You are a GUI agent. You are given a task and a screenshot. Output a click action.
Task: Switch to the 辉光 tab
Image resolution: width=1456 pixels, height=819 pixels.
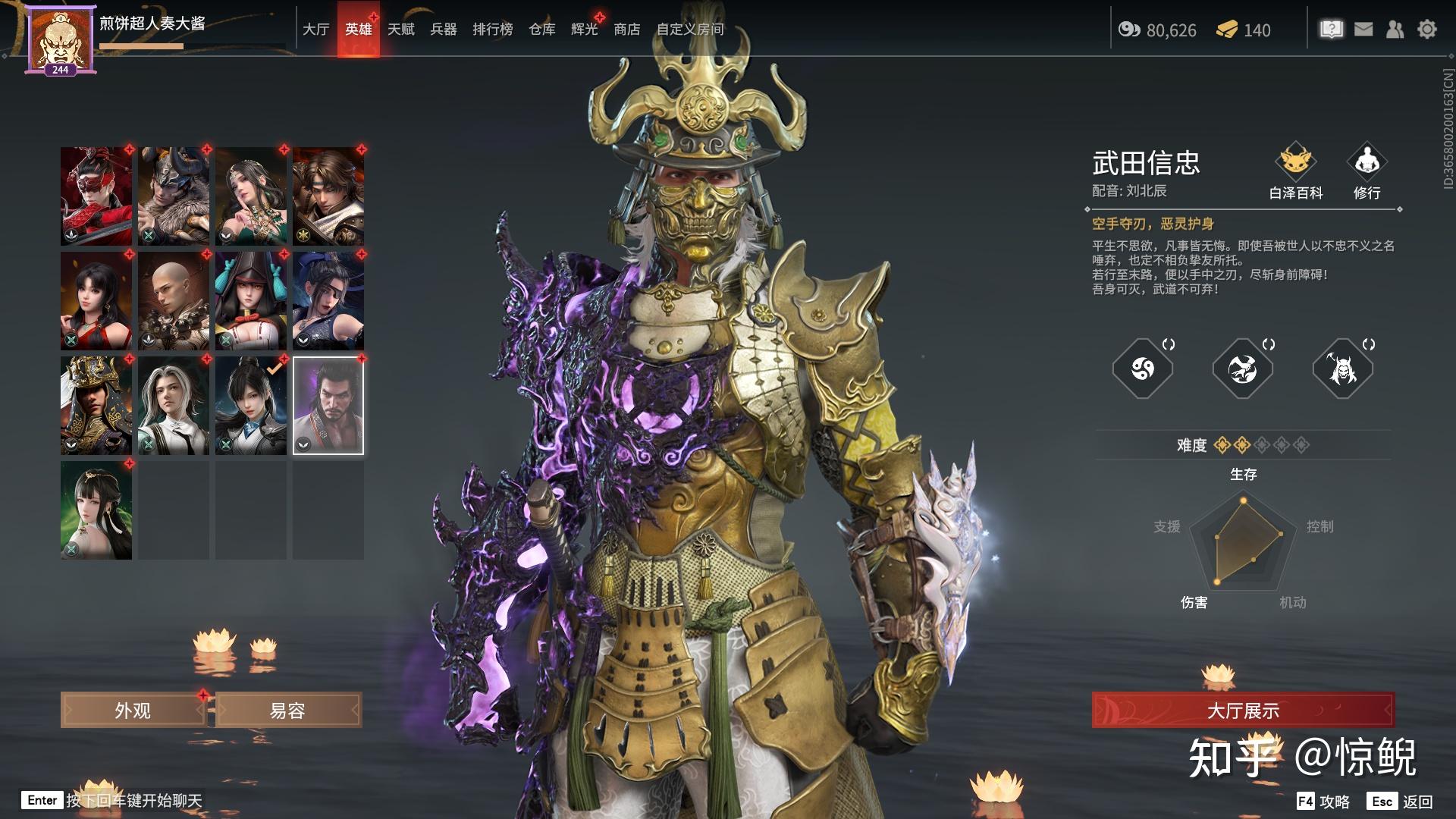click(x=585, y=30)
